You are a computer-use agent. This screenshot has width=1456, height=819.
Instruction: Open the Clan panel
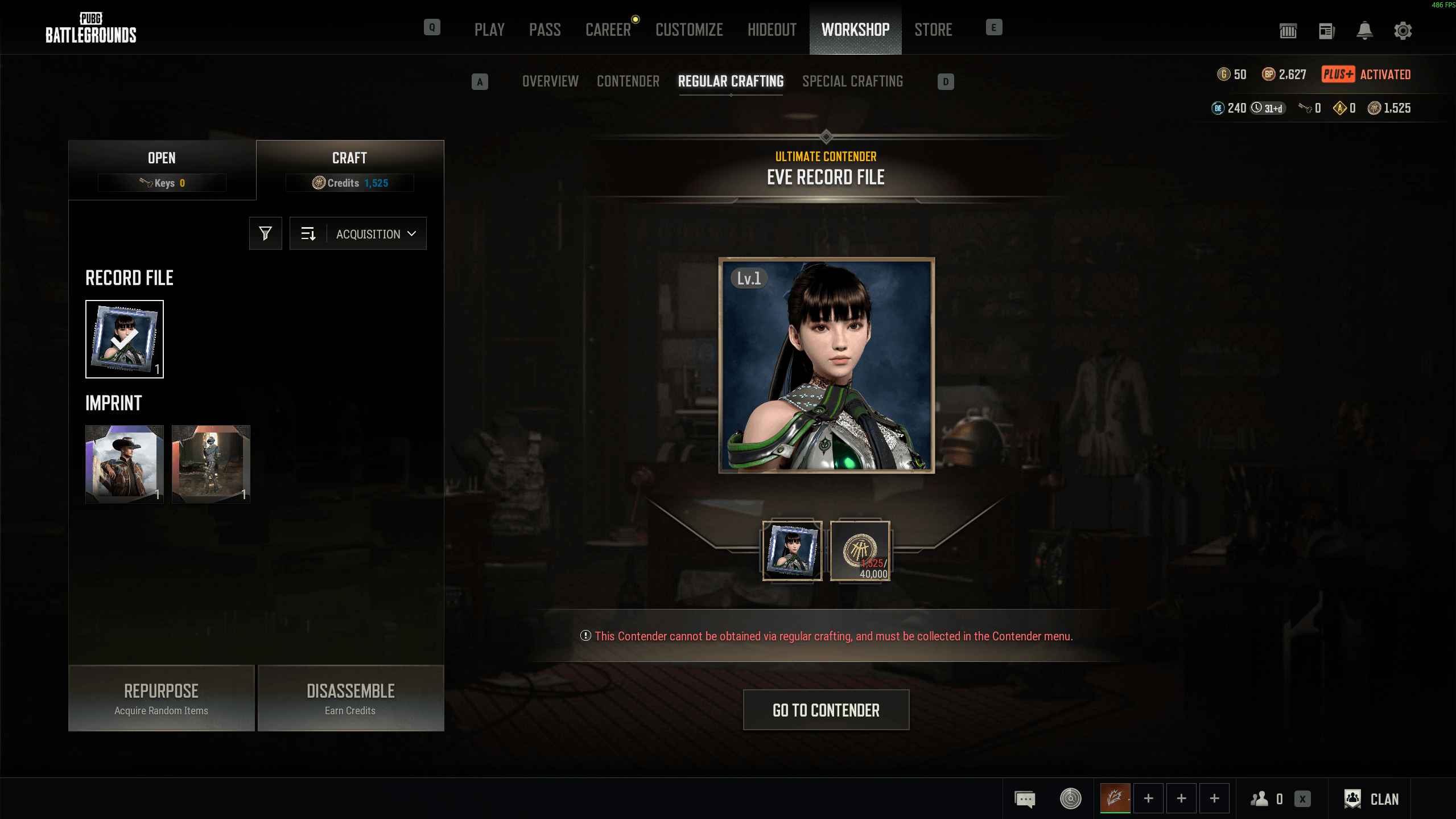(x=1372, y=799)
